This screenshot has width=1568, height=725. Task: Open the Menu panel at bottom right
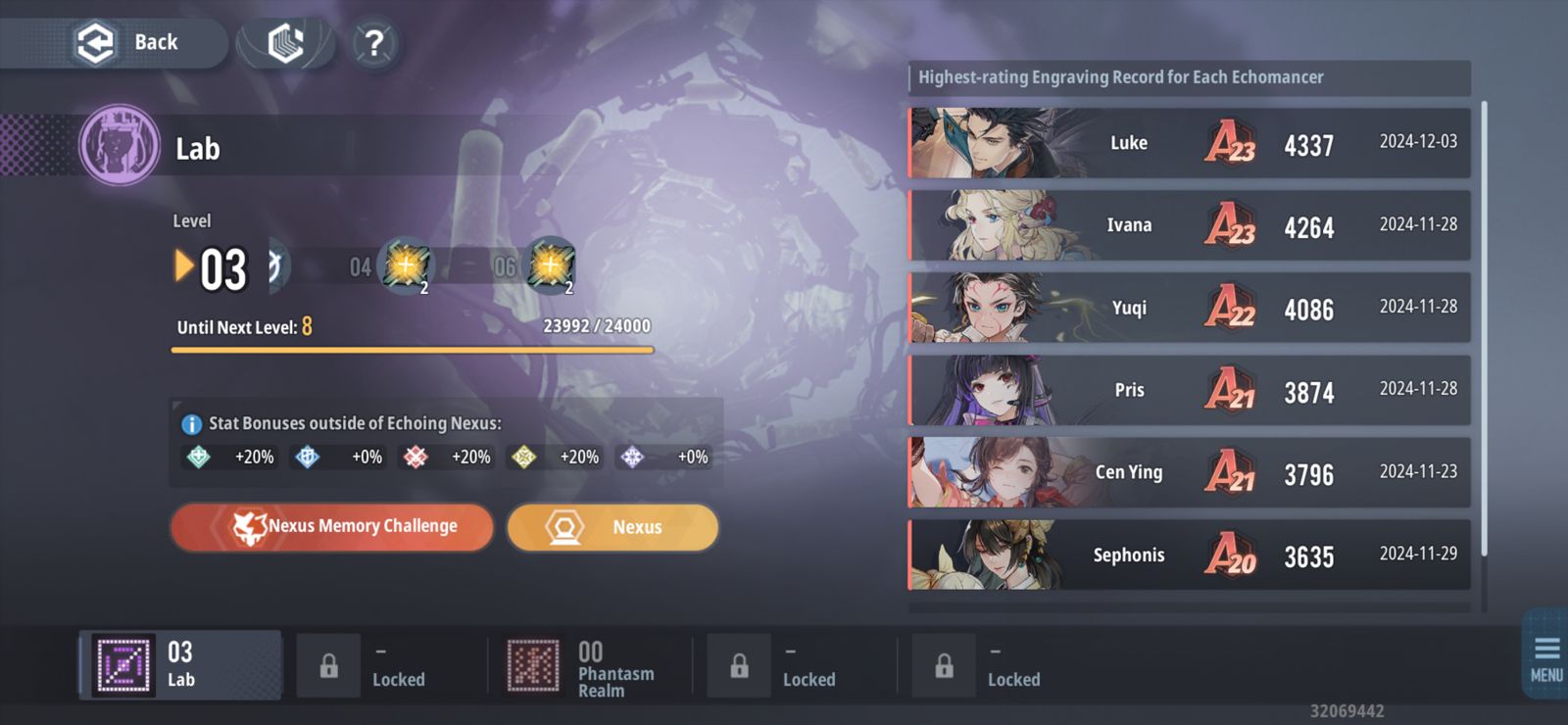pyautogui.click(x=1546, y=652)
